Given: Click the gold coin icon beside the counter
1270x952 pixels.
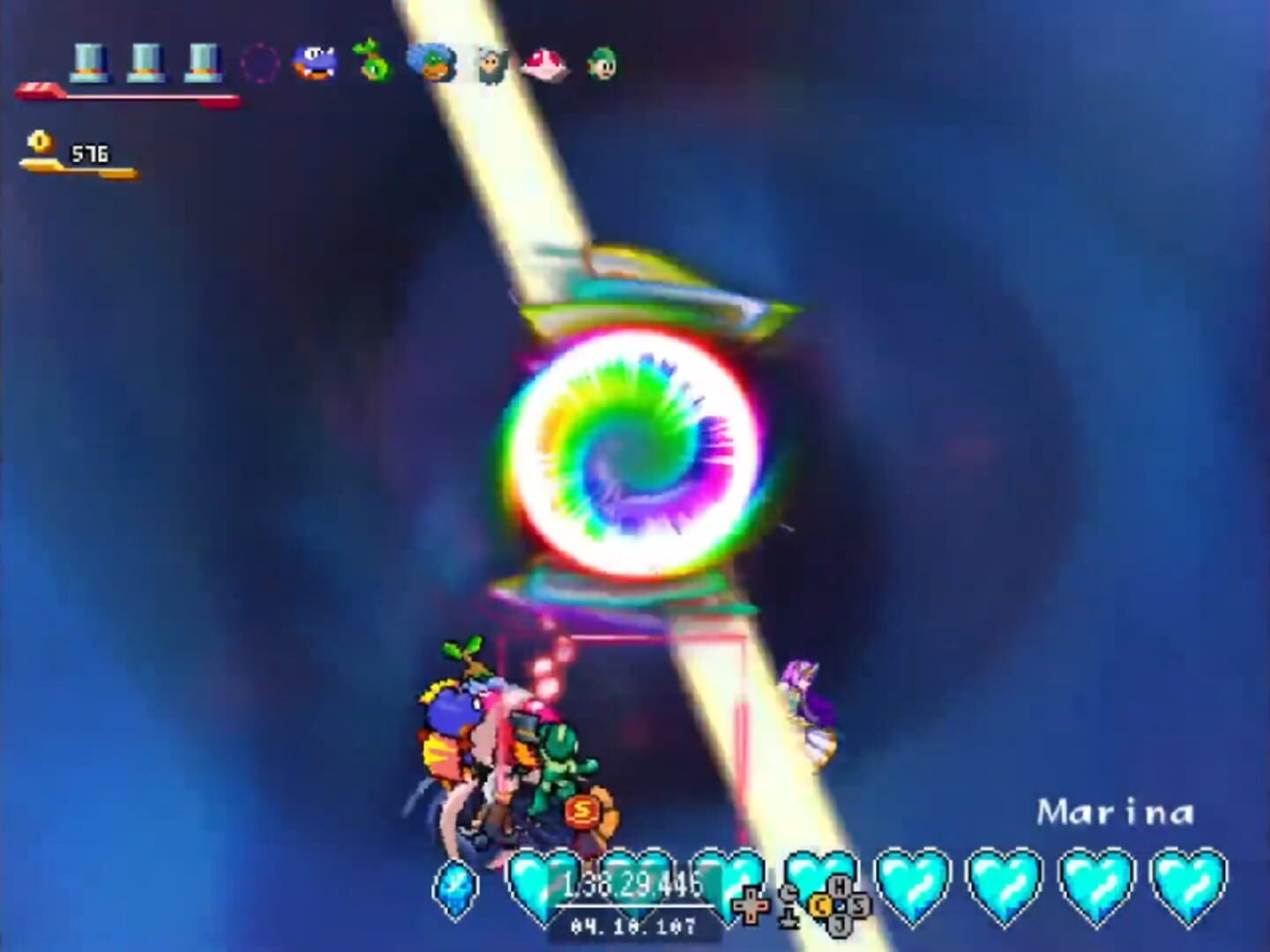Looking at the screenshot, I should point(38,143).
